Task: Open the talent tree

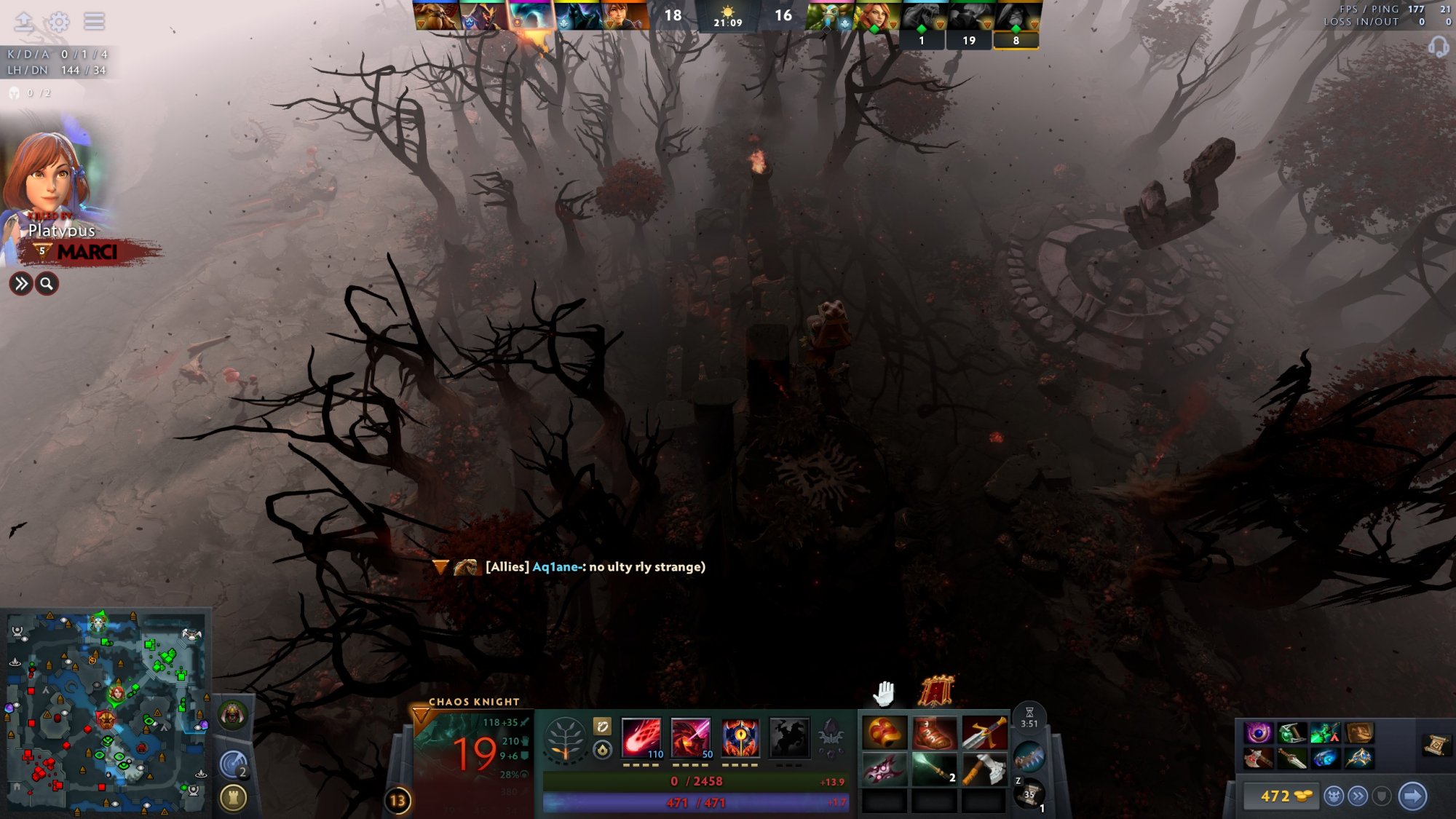Action: pyautogui.click(x=565, y=740)
